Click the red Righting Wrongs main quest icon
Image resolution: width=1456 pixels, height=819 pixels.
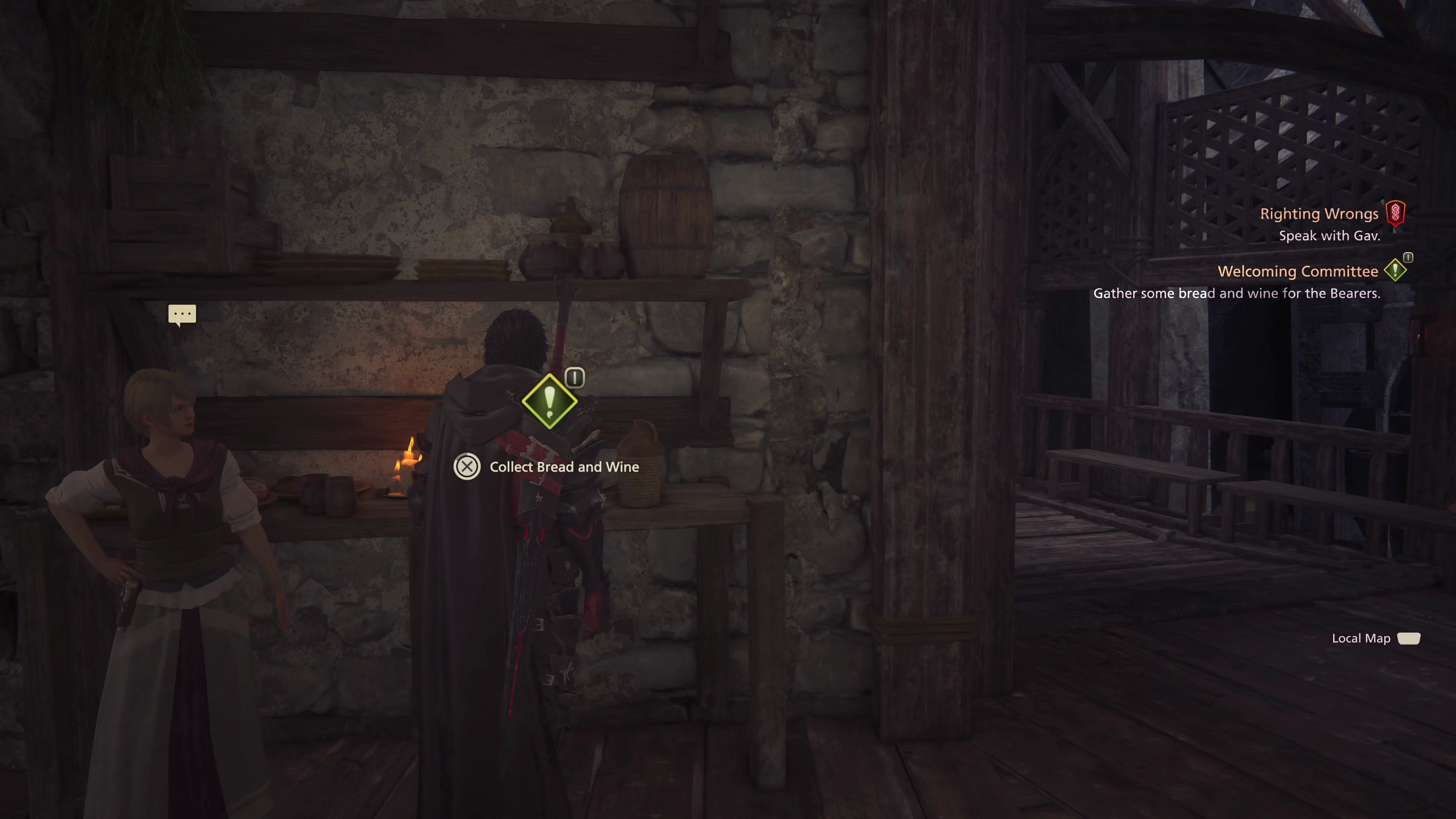pyautogui.click(x=1395, y=213)
